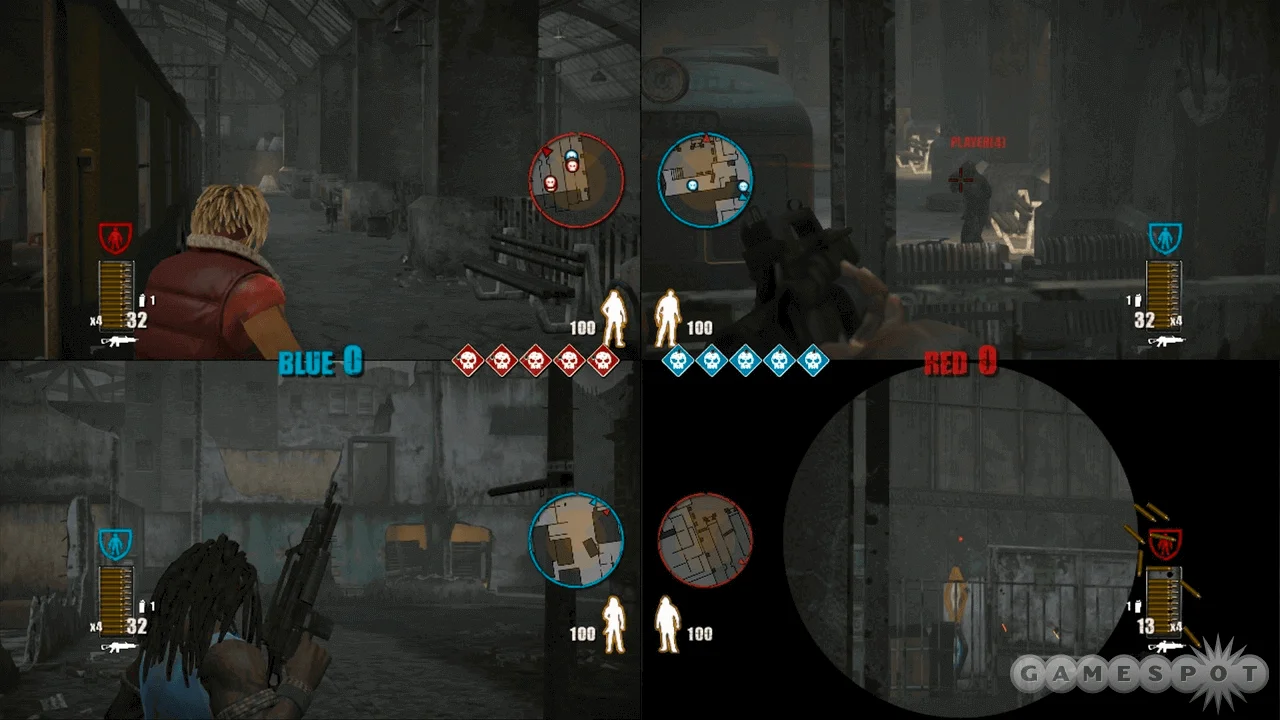Select the assault rifle weapon icon
The image size is (1280, 720).
click(x=118, y=339)
